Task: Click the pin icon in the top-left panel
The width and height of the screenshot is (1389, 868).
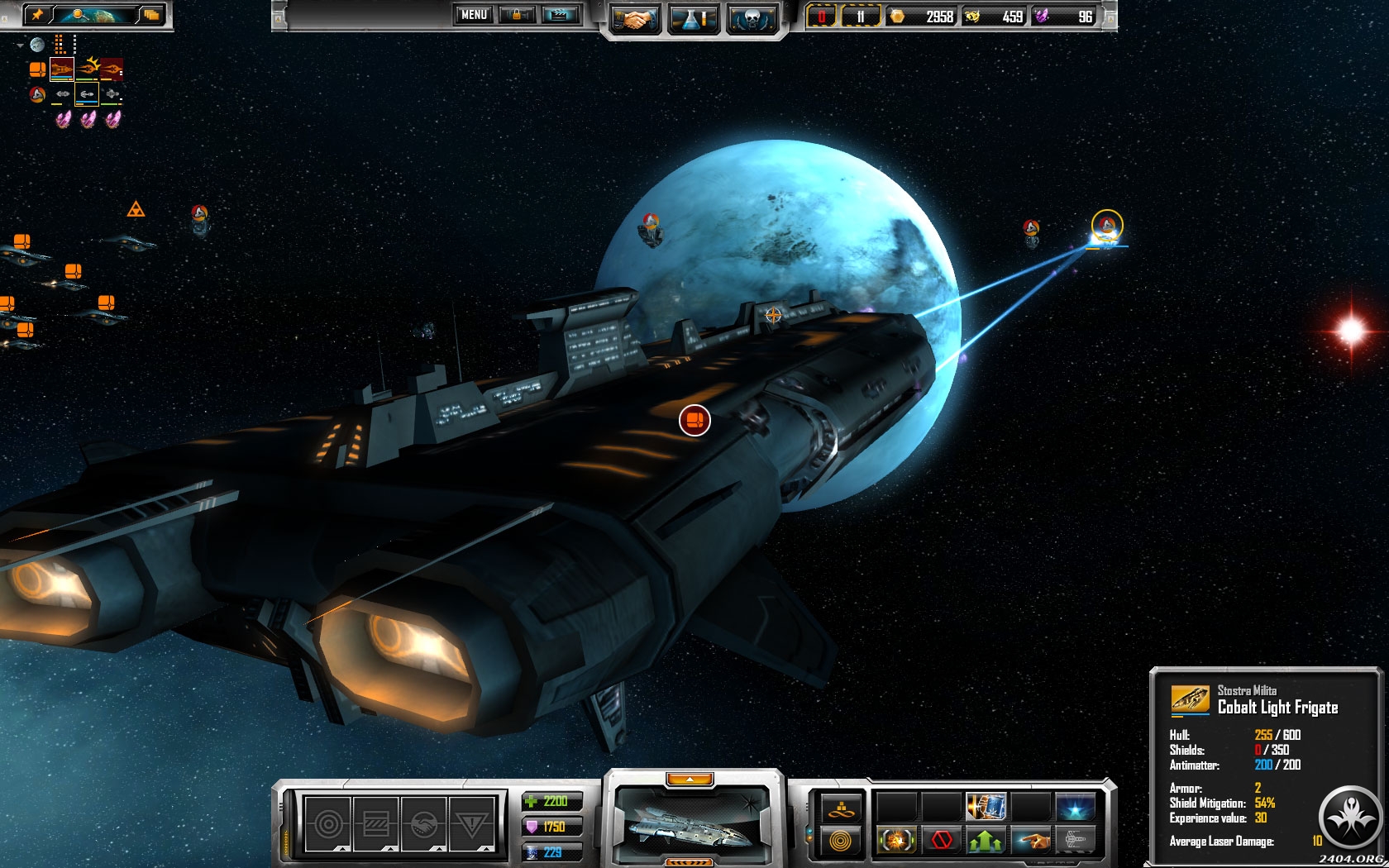Action: (37, 15)
